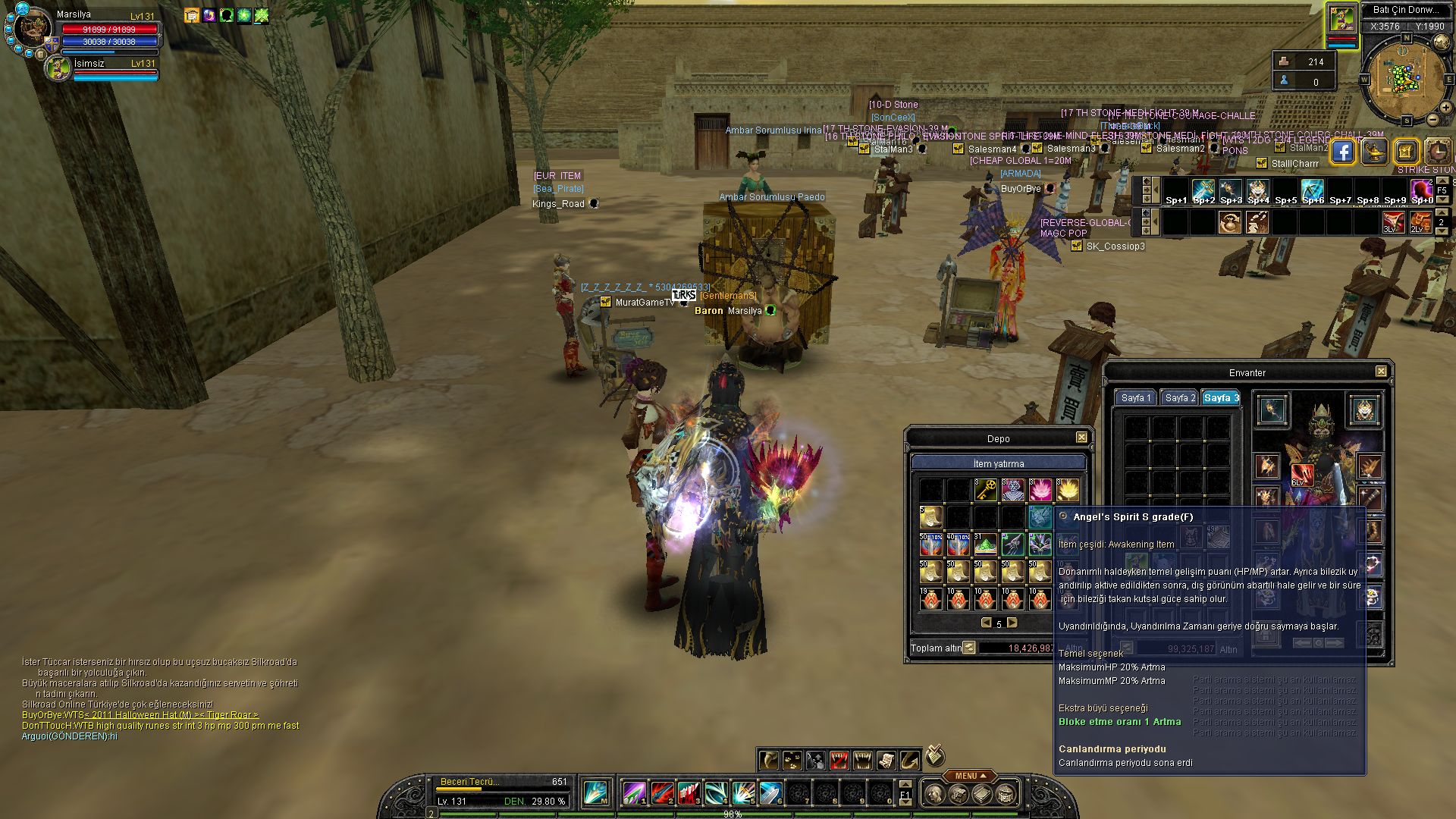Select the golden key in storage
Viewport: 1456px width, 819px height.
click(x=985, y=490)
